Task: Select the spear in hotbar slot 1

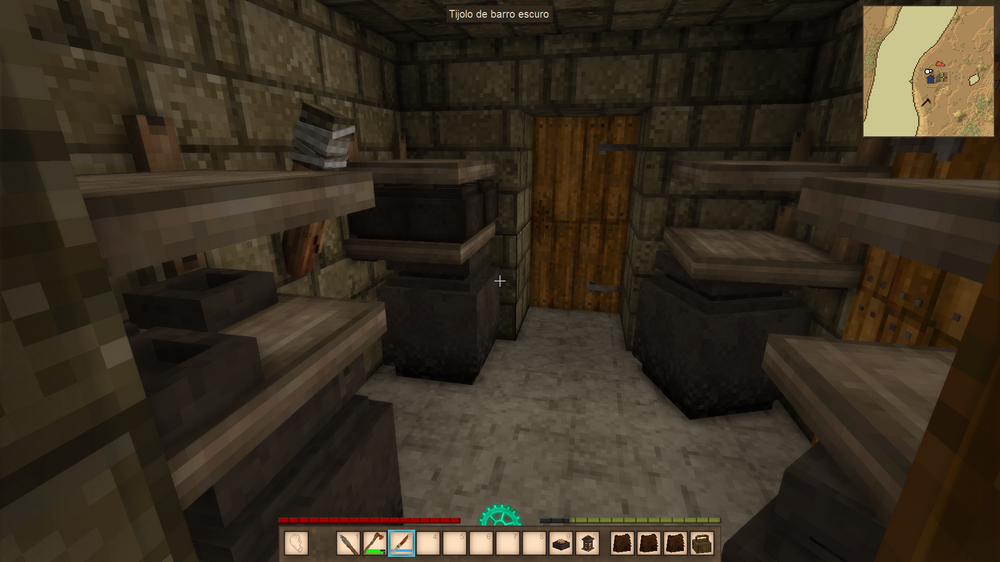Action: pos(348,544)
